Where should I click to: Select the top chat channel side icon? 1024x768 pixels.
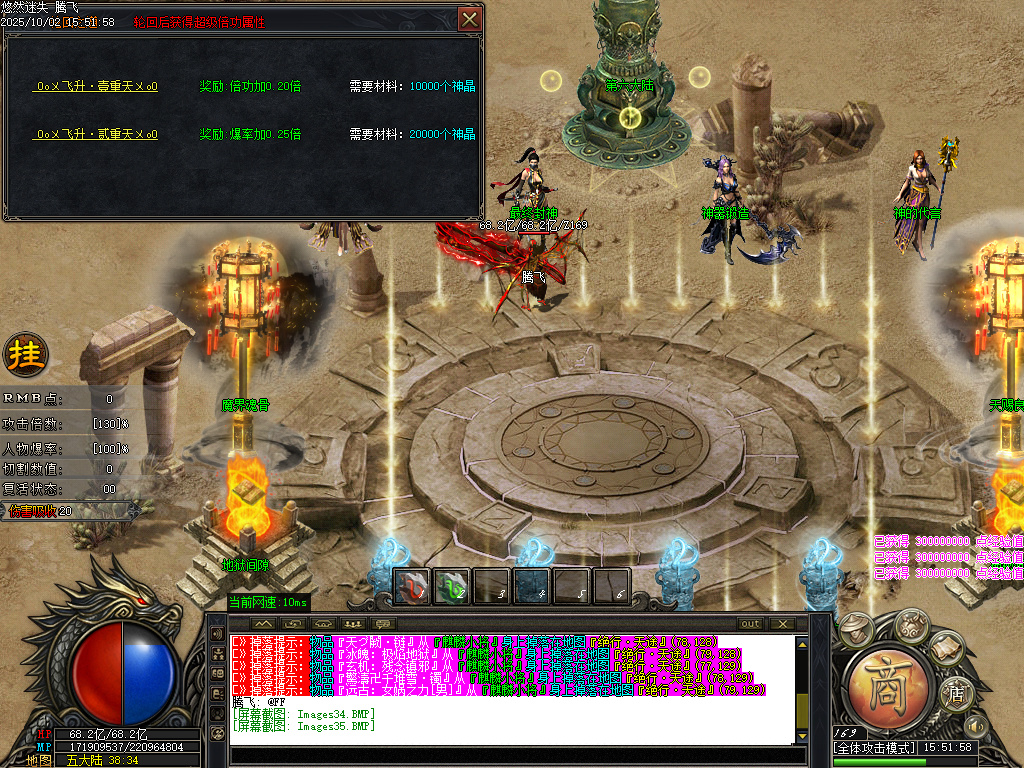pos(218,634)
